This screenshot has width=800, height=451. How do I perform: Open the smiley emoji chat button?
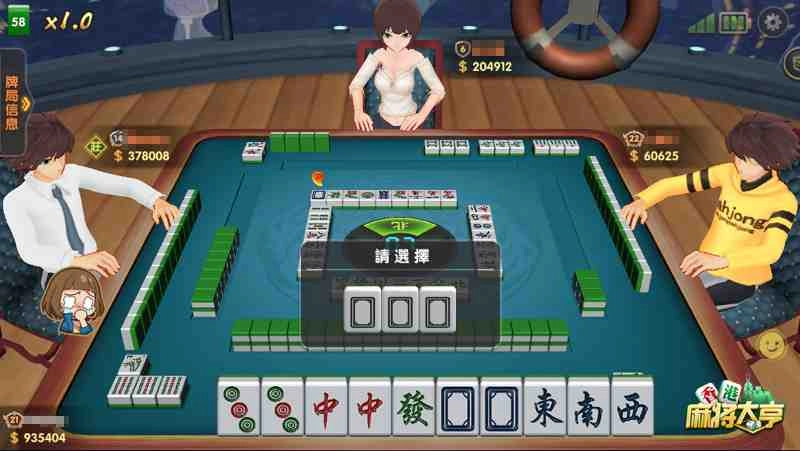(x=772, y=345)
